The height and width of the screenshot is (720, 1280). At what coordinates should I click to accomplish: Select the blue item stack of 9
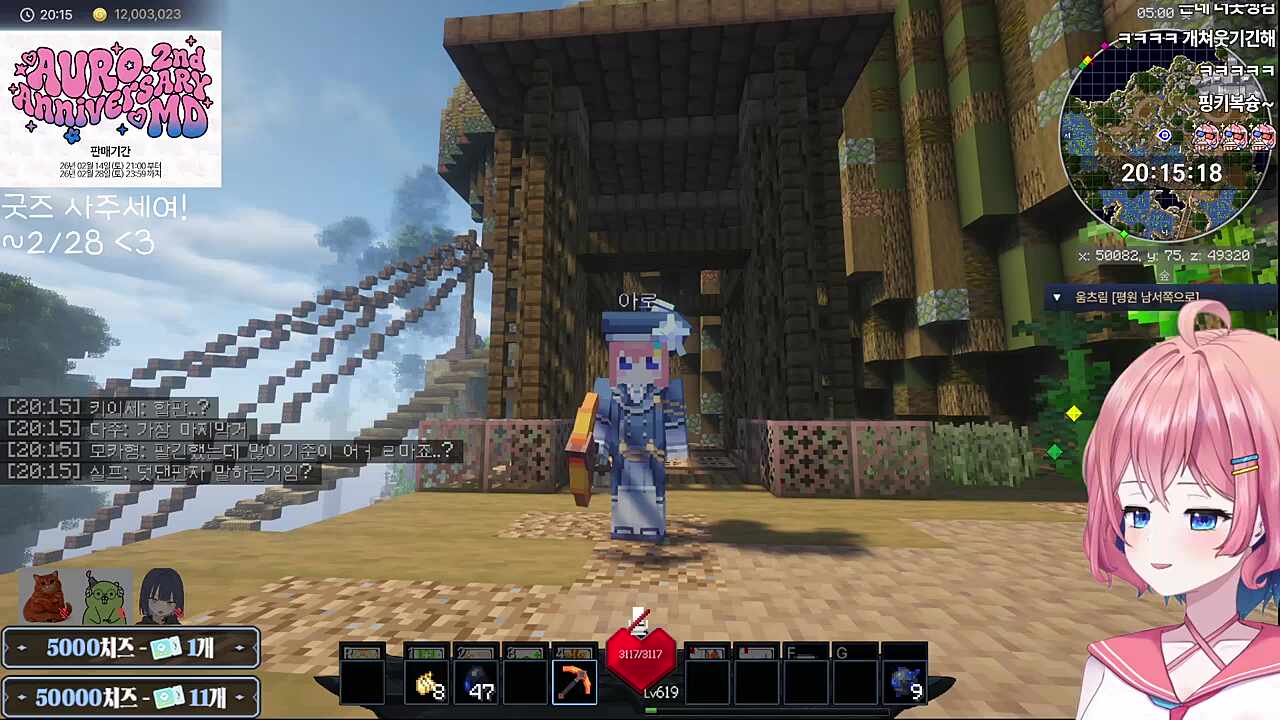tap(905, 681)
